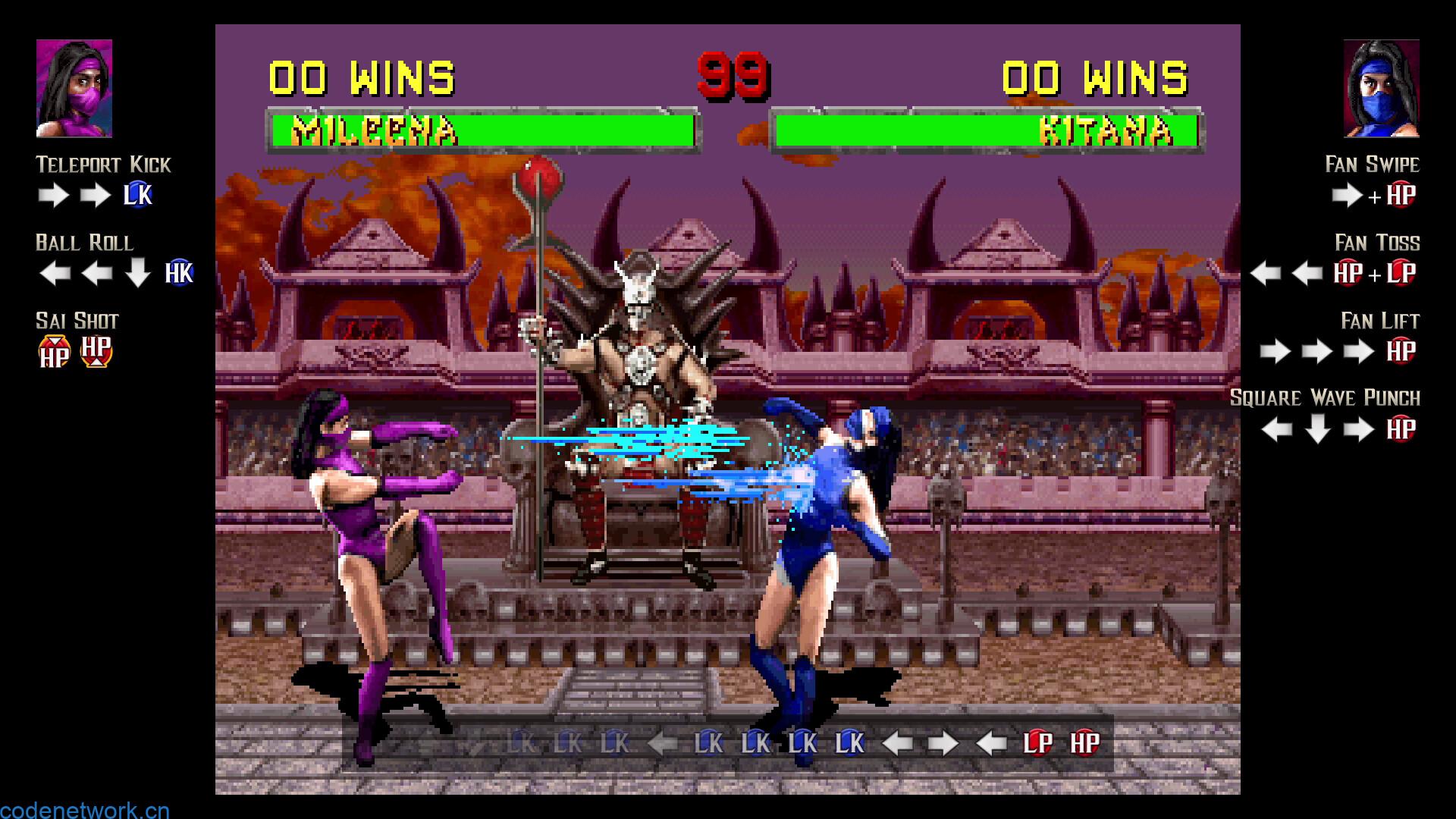
Task: Expand the left arrow after the LK sequence
Action: point(661,744)
